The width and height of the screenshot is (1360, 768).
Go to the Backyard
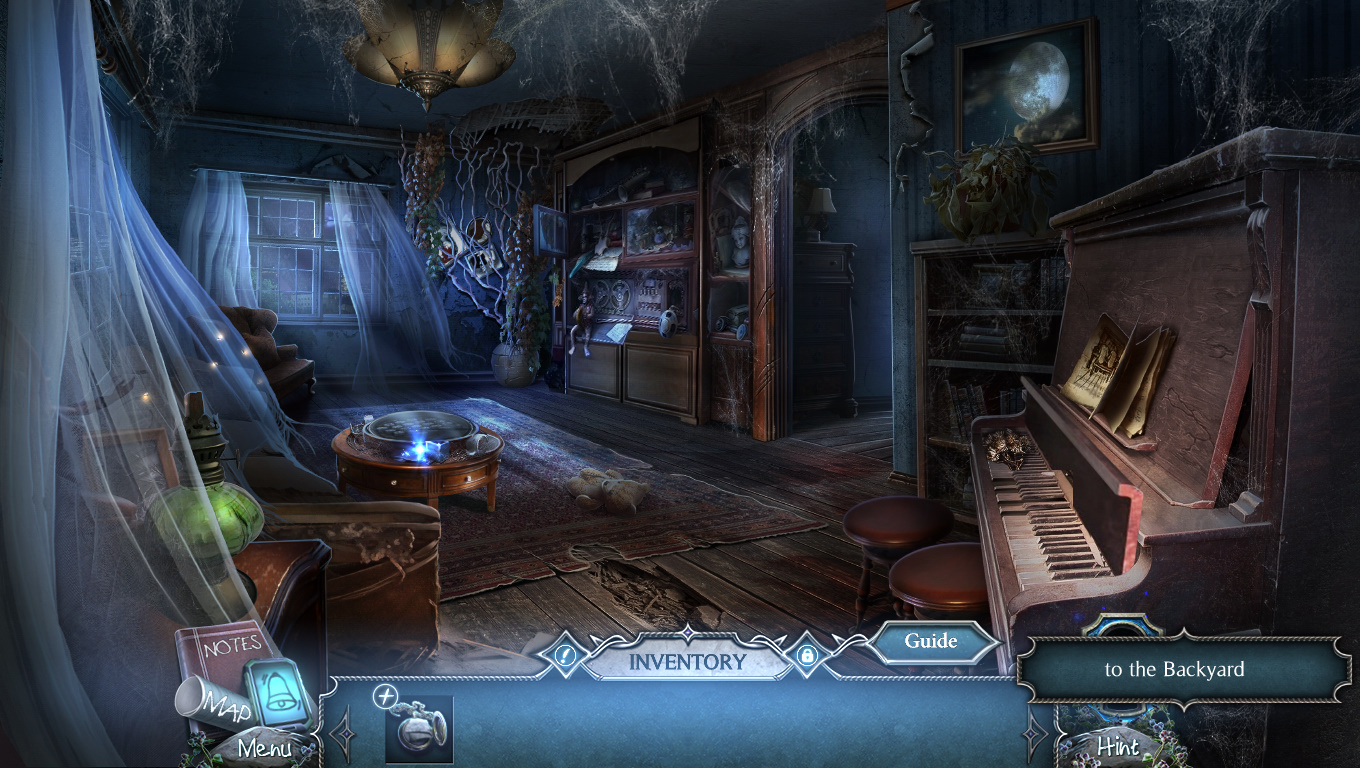click(1174, 670)
